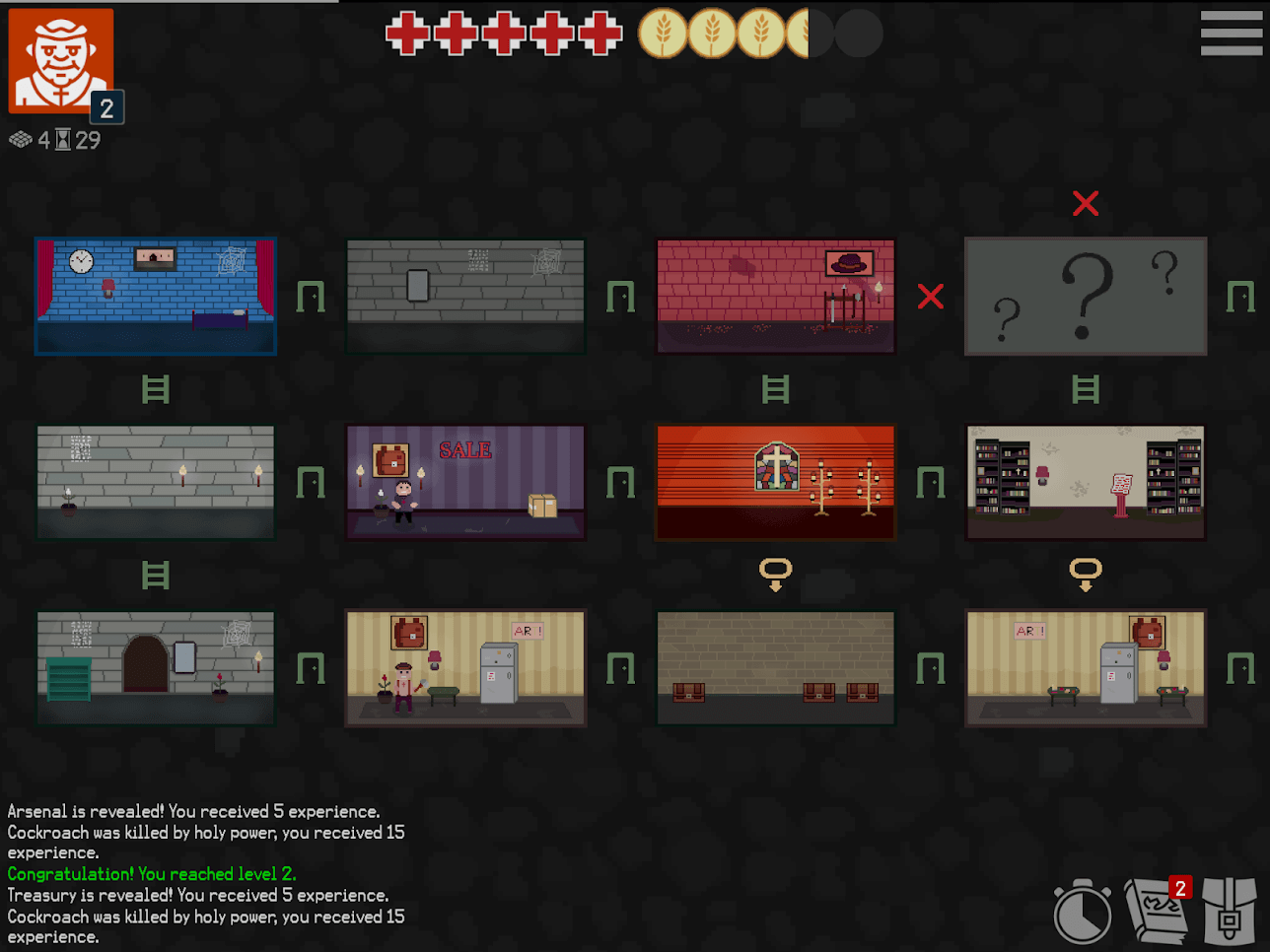Open the SALE shop room

465,481
